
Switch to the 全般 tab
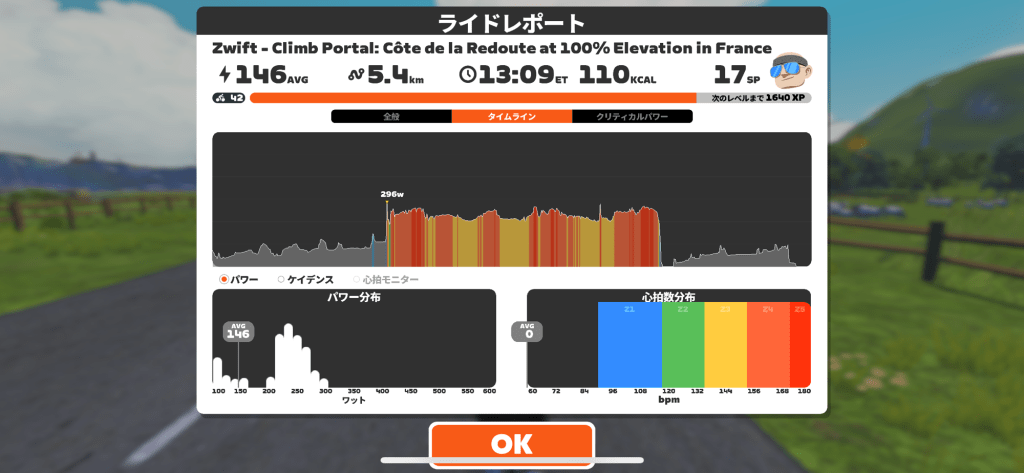pos(391,117)
